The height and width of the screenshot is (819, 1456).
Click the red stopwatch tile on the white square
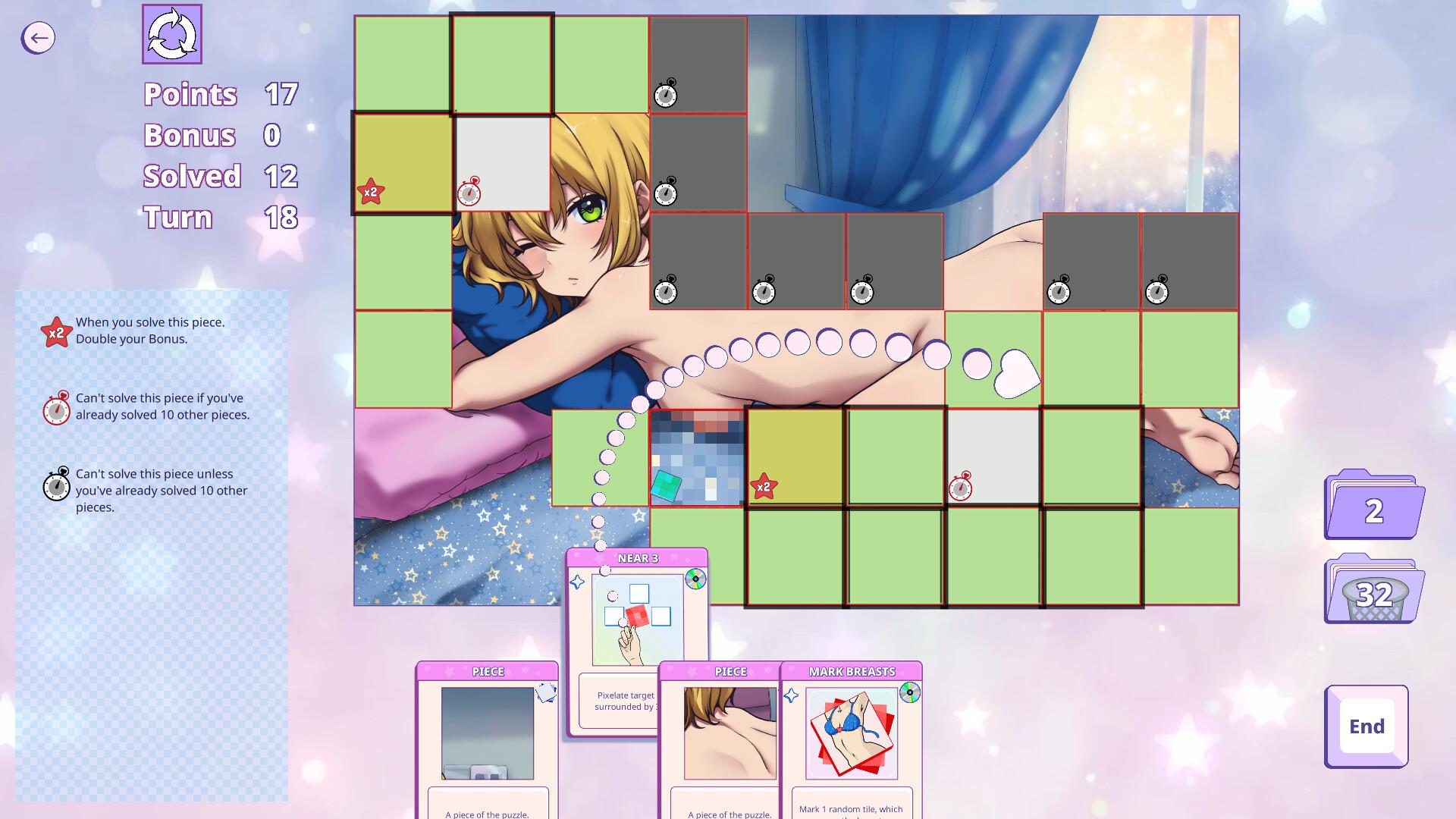[x=993, y=456]
